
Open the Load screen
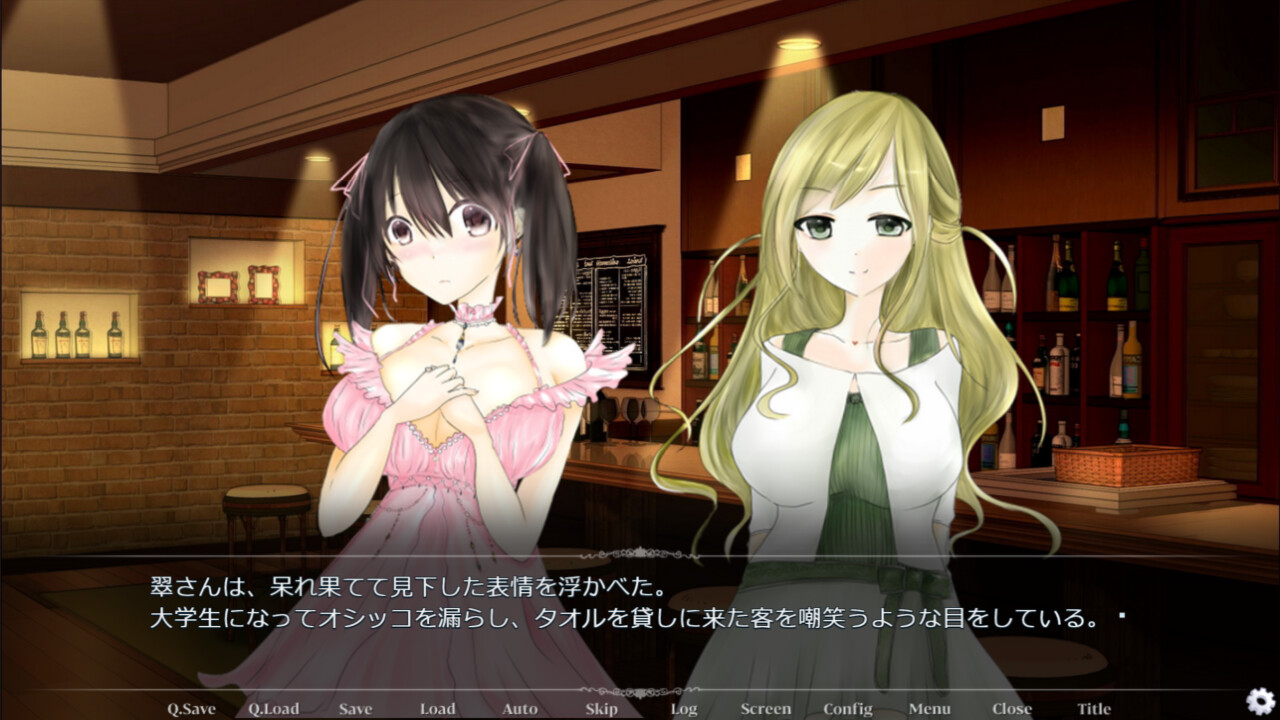(x=438, y=708)
